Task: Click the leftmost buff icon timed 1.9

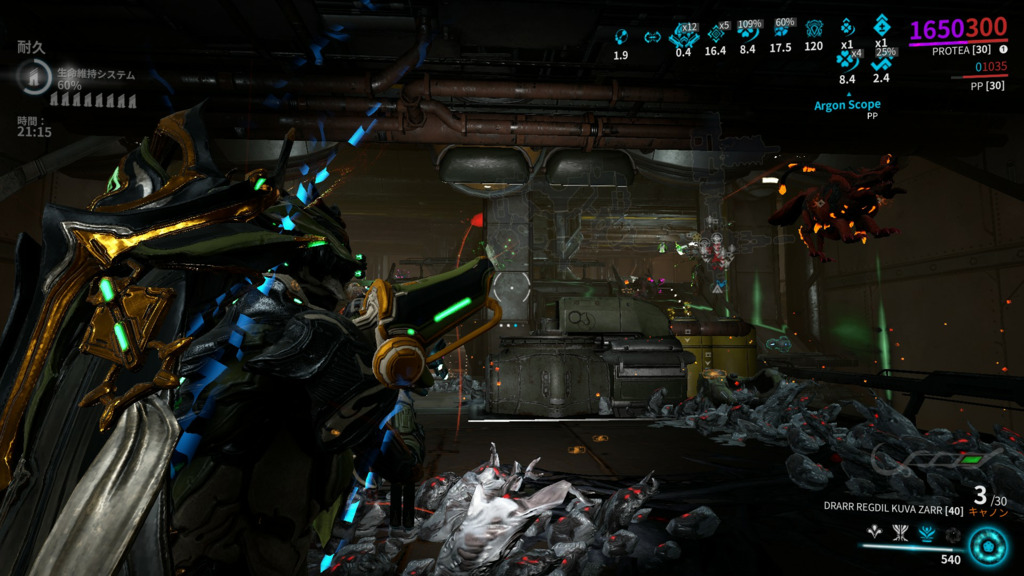Action: [x=620, y=37]
